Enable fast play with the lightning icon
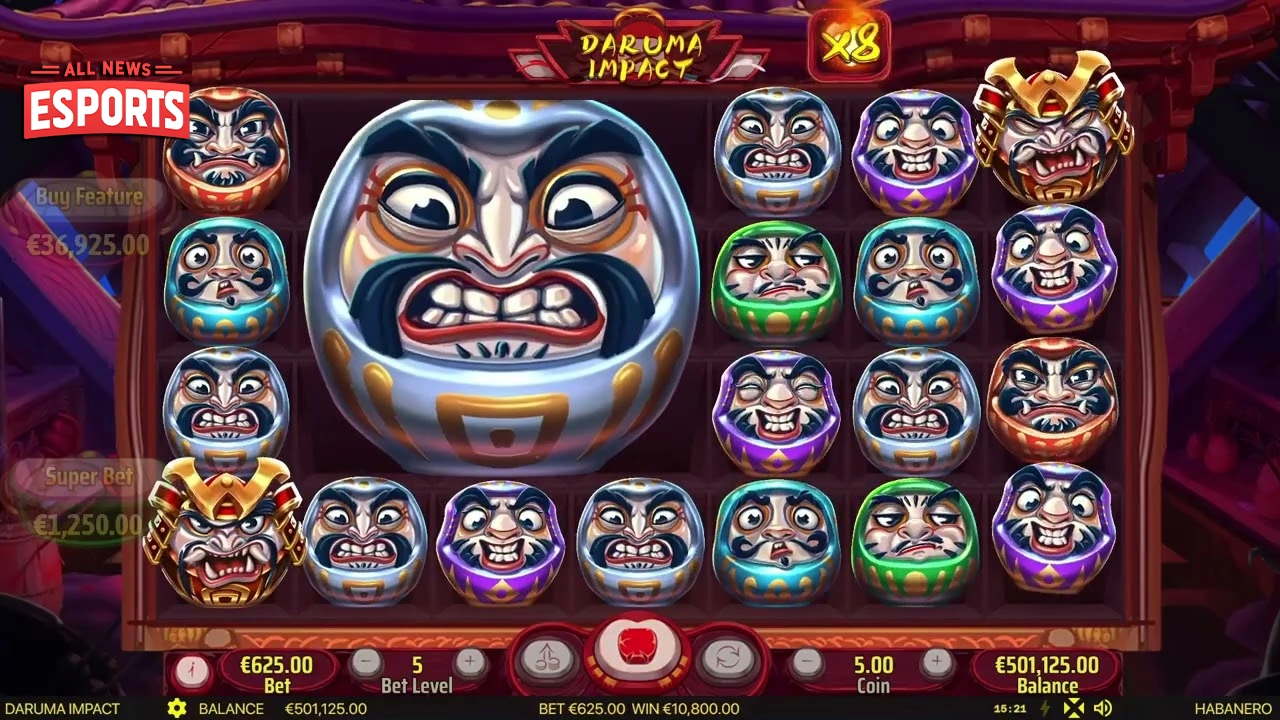Screen dimensions: 1280x720 [1043, 708]
